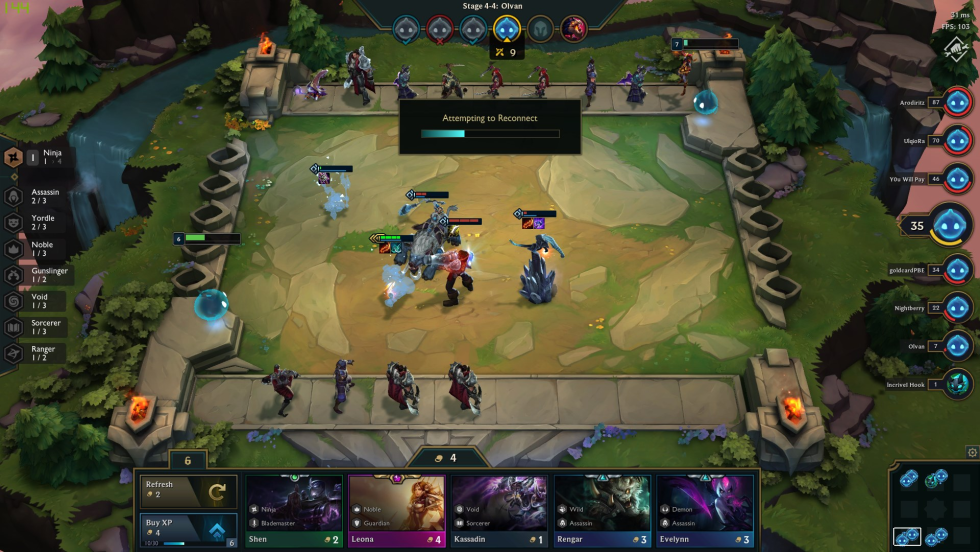
Task: Buy Rengar from the shop
Action: (x=602, y=510)
